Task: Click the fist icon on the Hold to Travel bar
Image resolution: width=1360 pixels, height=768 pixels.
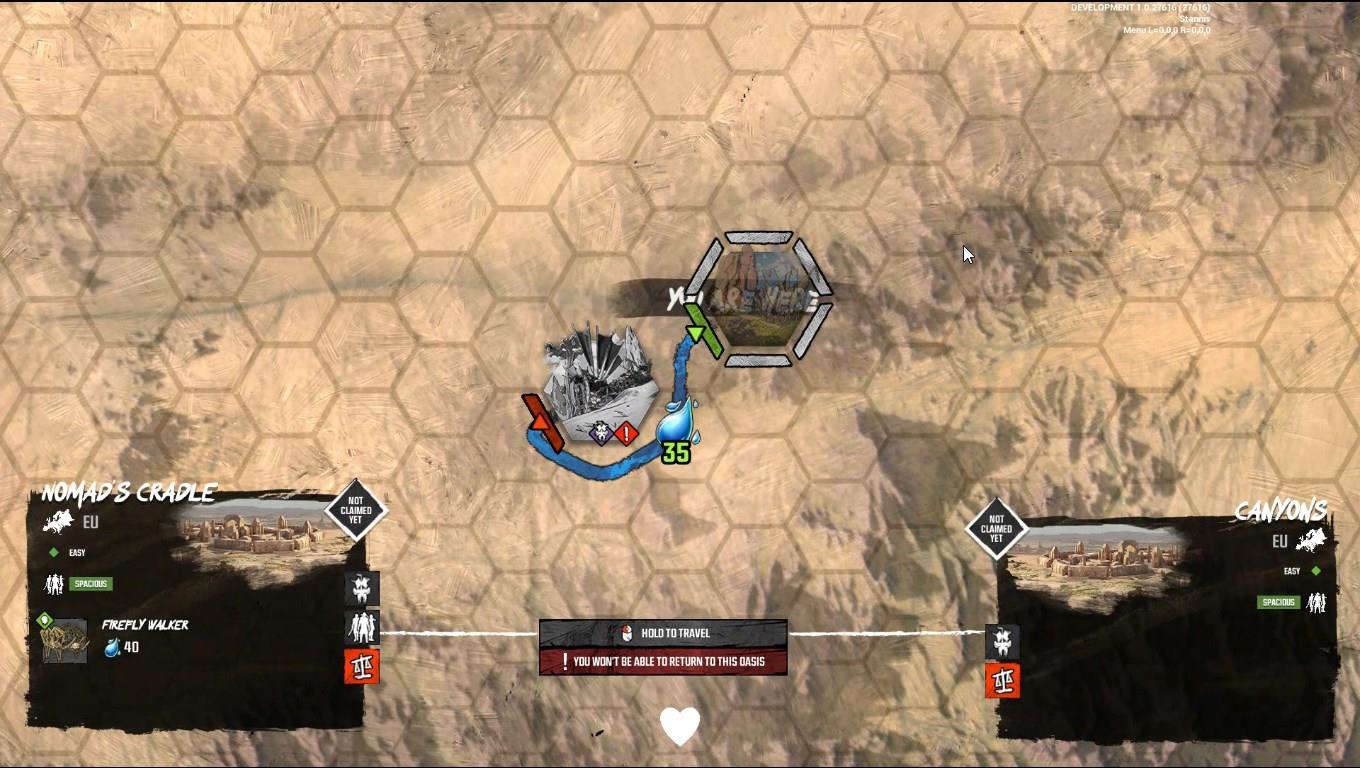Action: [x=626, y=631]
